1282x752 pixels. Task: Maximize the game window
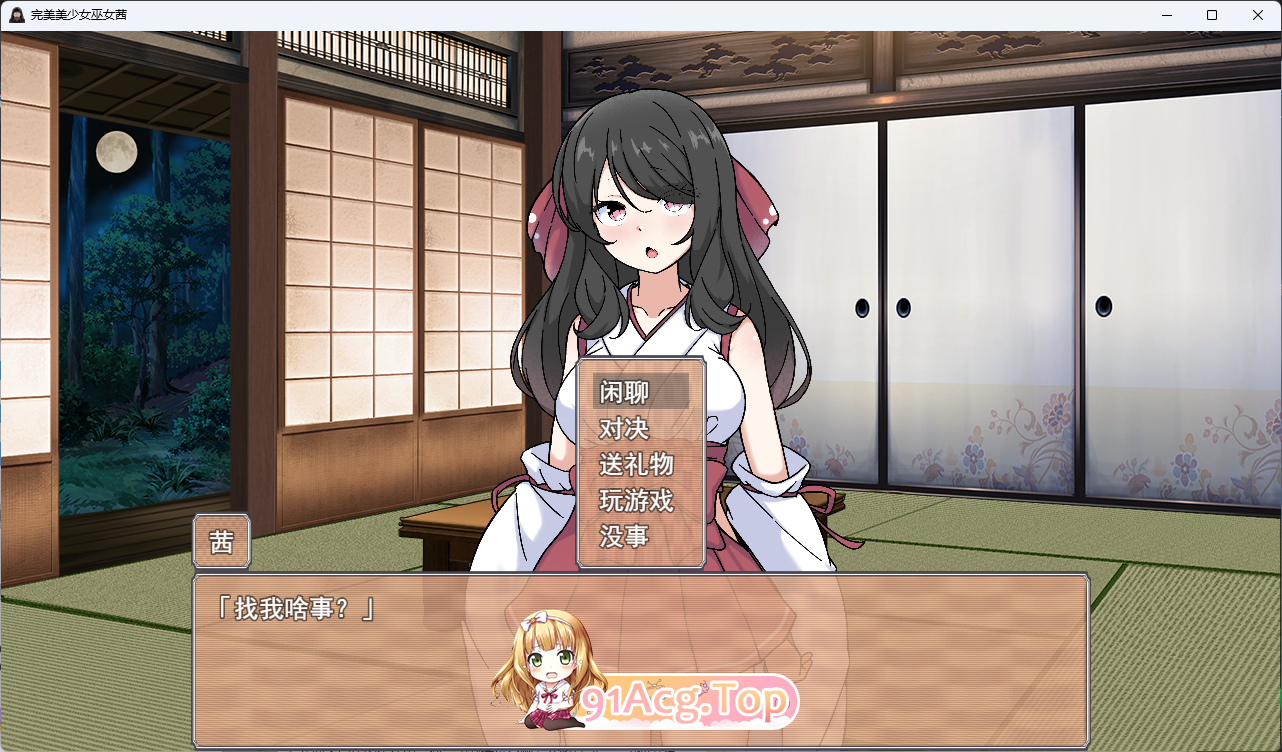[x=1211, y=15]
